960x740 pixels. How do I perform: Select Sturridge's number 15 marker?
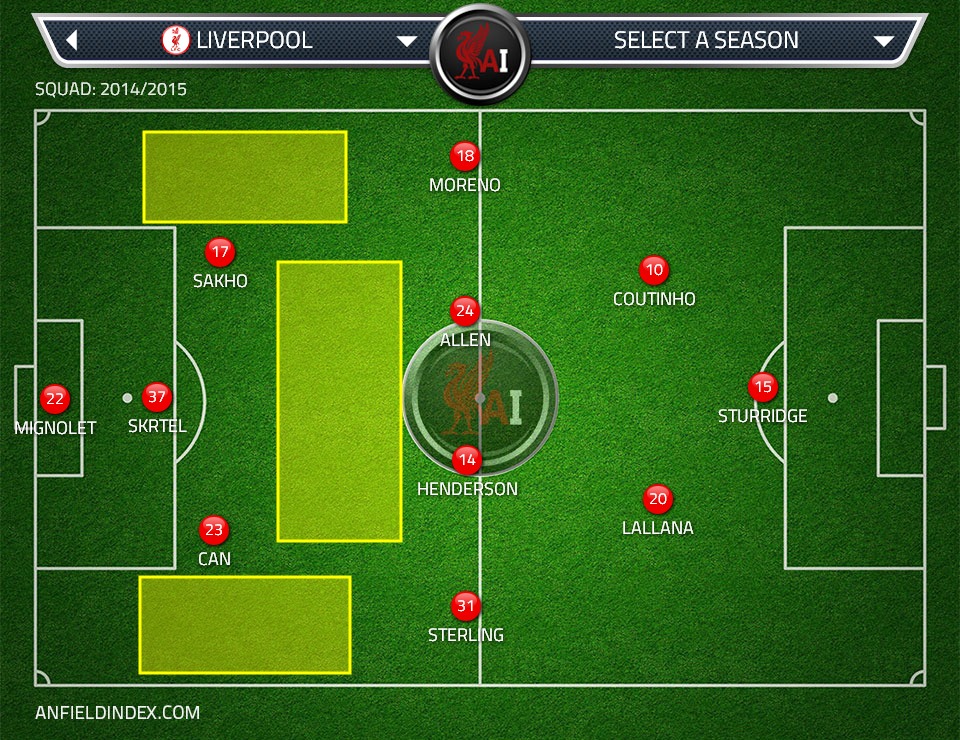763,387
